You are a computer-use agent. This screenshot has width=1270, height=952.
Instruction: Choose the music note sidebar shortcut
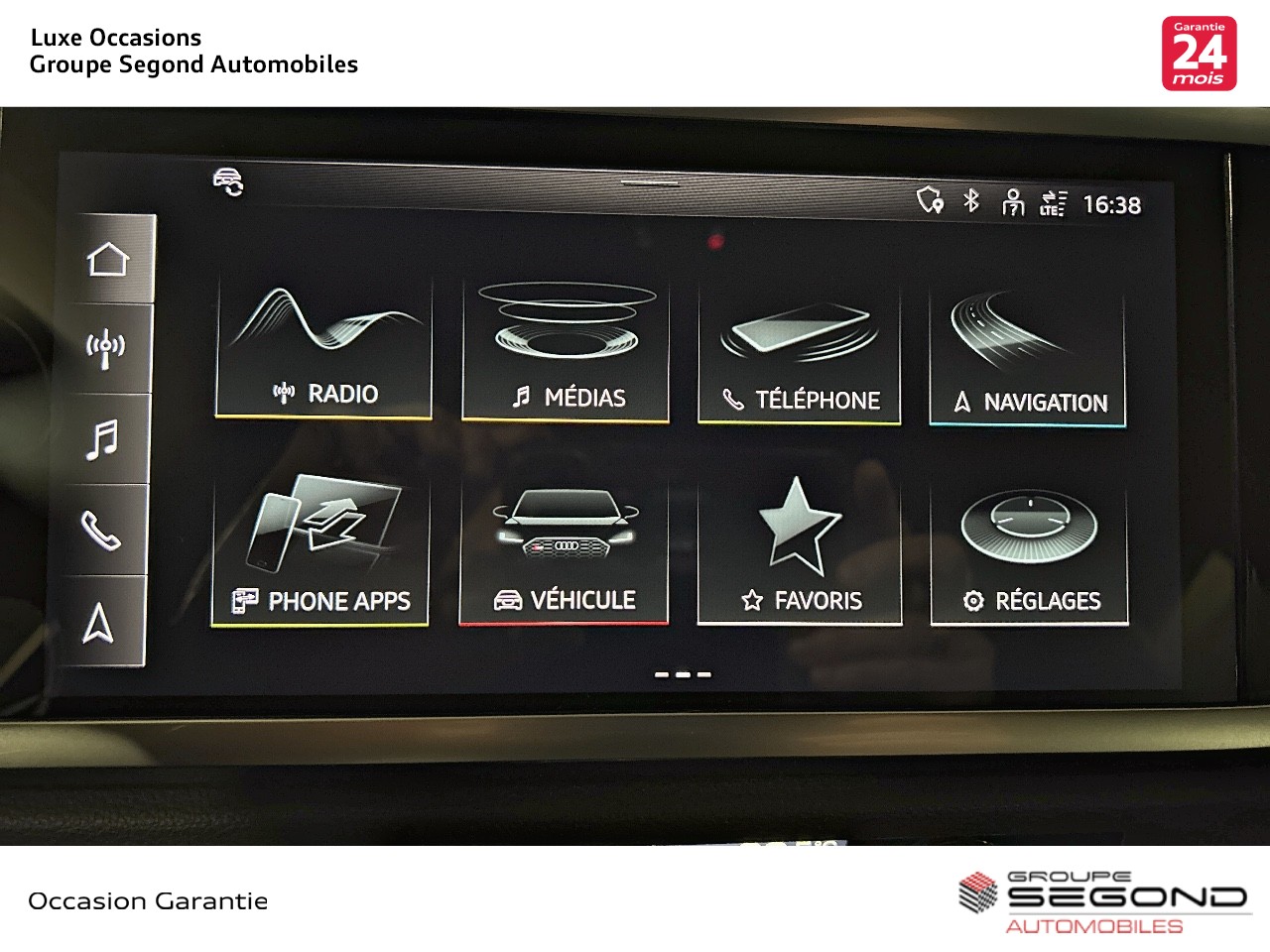click(x=102, y=439)
